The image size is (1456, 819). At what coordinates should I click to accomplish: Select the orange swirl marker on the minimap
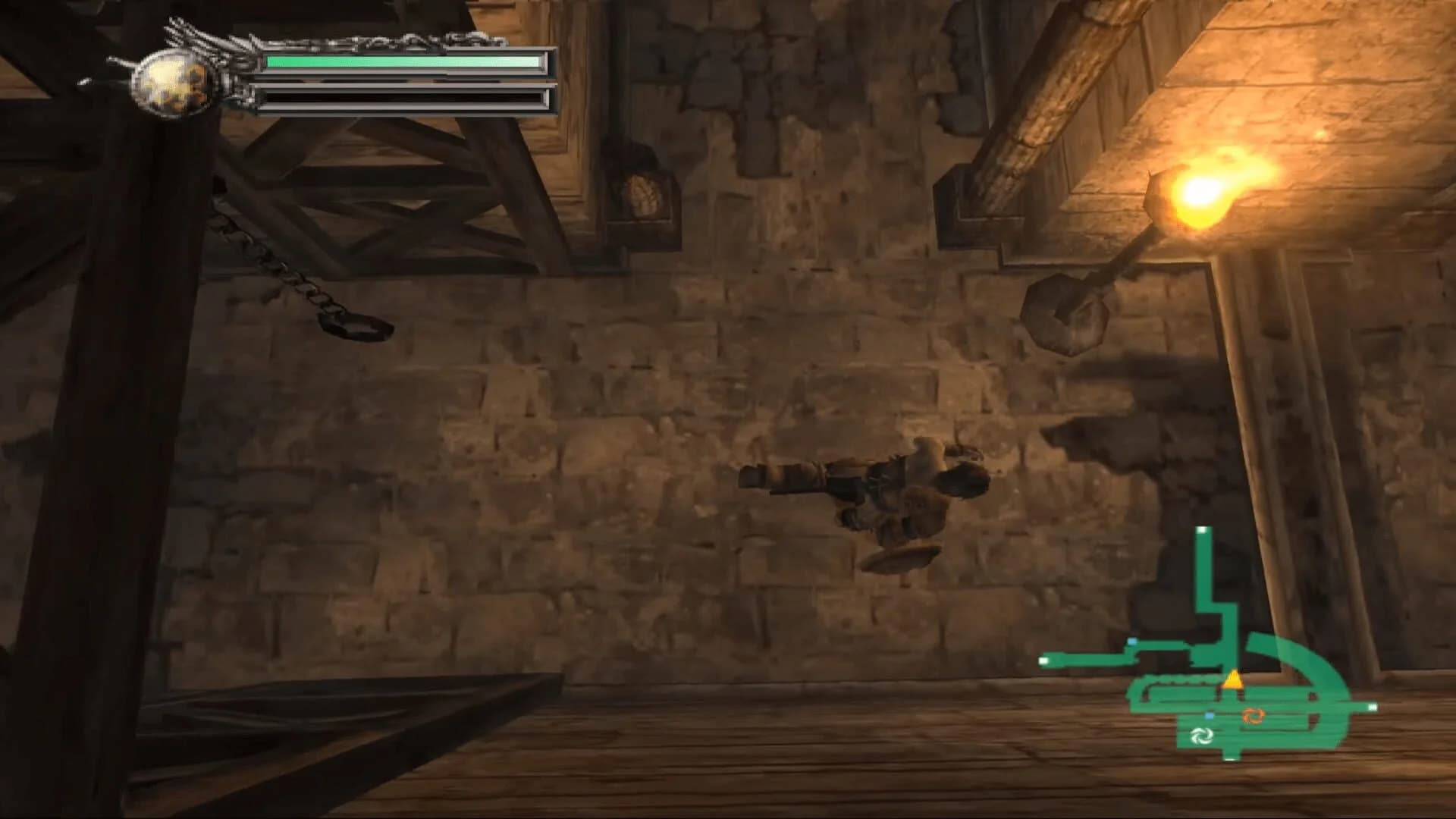pyautogui.click(x=1254, y=717)
